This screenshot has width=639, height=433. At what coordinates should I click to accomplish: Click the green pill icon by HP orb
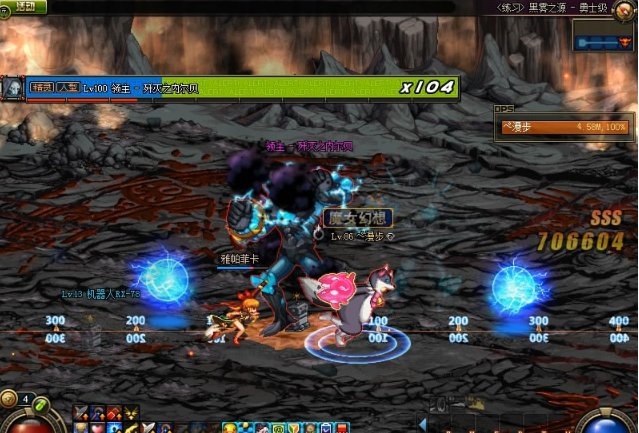[43, 404]
